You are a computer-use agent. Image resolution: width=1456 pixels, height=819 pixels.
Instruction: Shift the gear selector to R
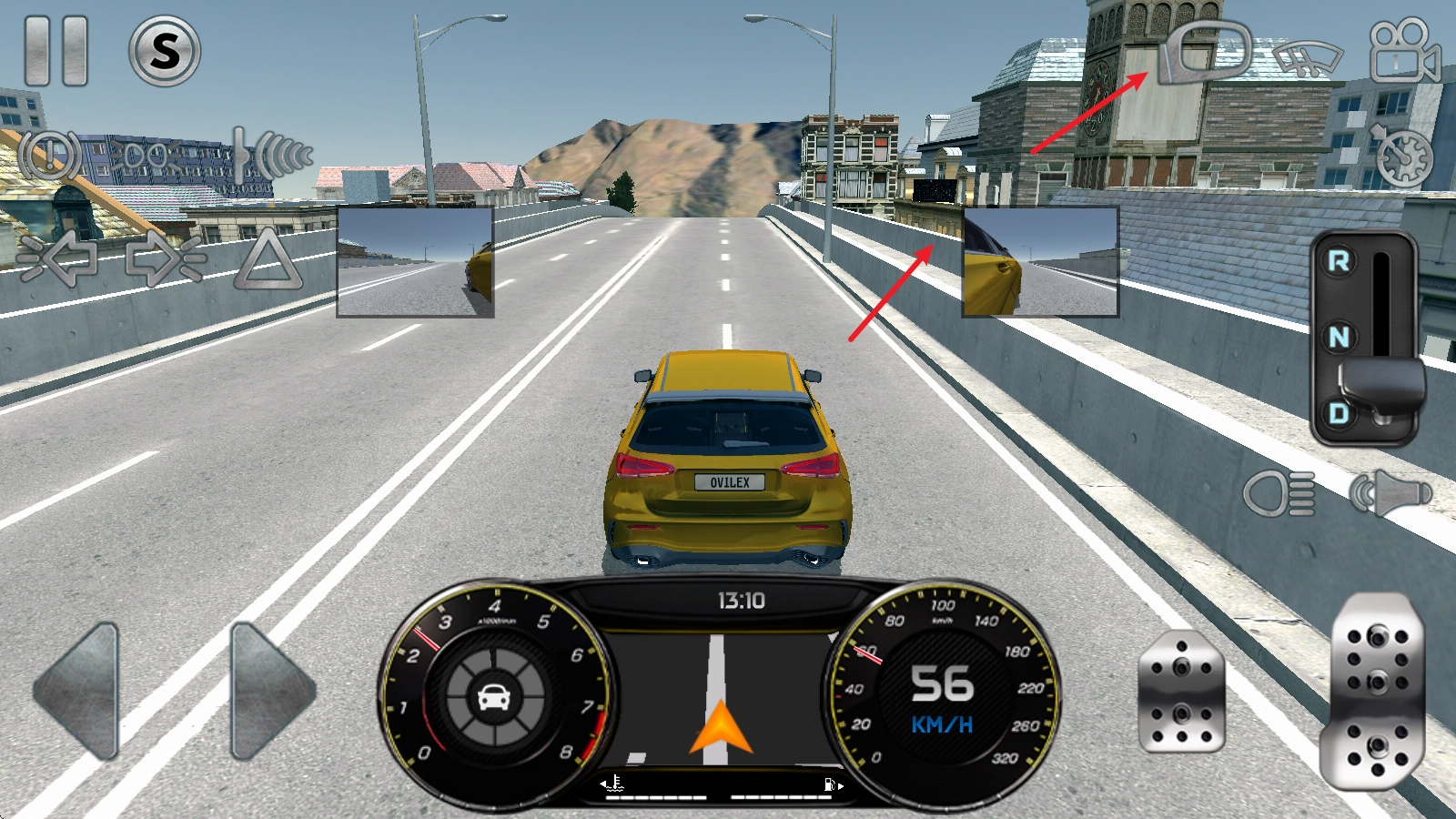tap(1339, 262)
